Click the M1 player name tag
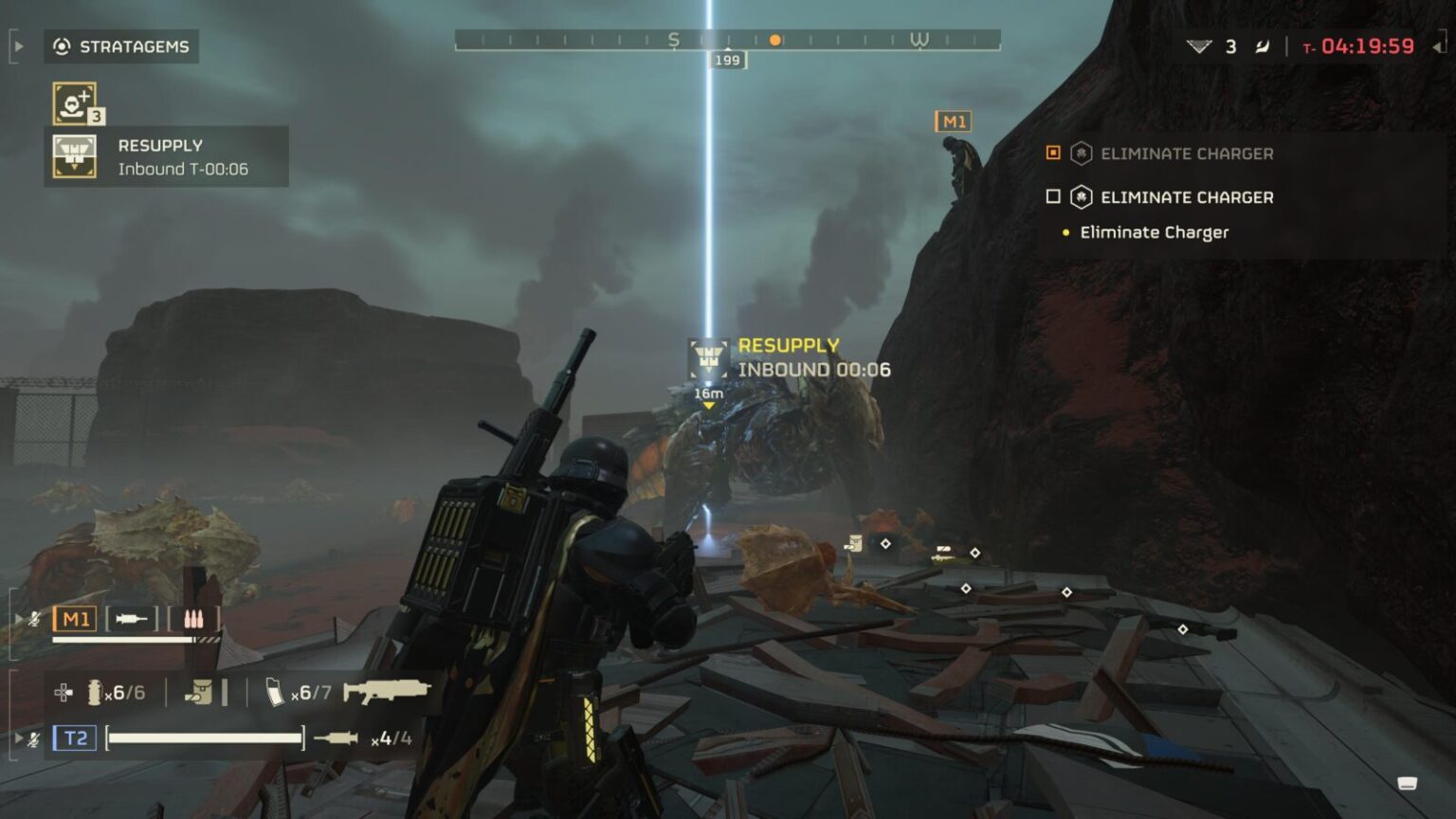The image size is (1456, 819). 77,618
